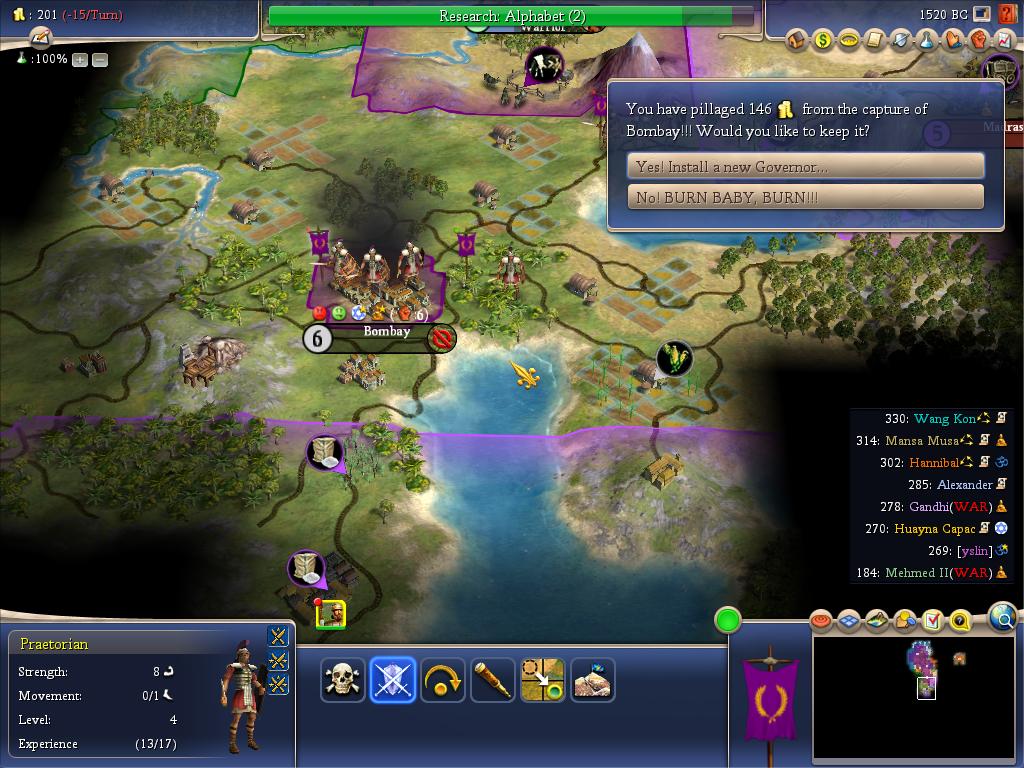Click the green end-turn button

coord(728,620)
